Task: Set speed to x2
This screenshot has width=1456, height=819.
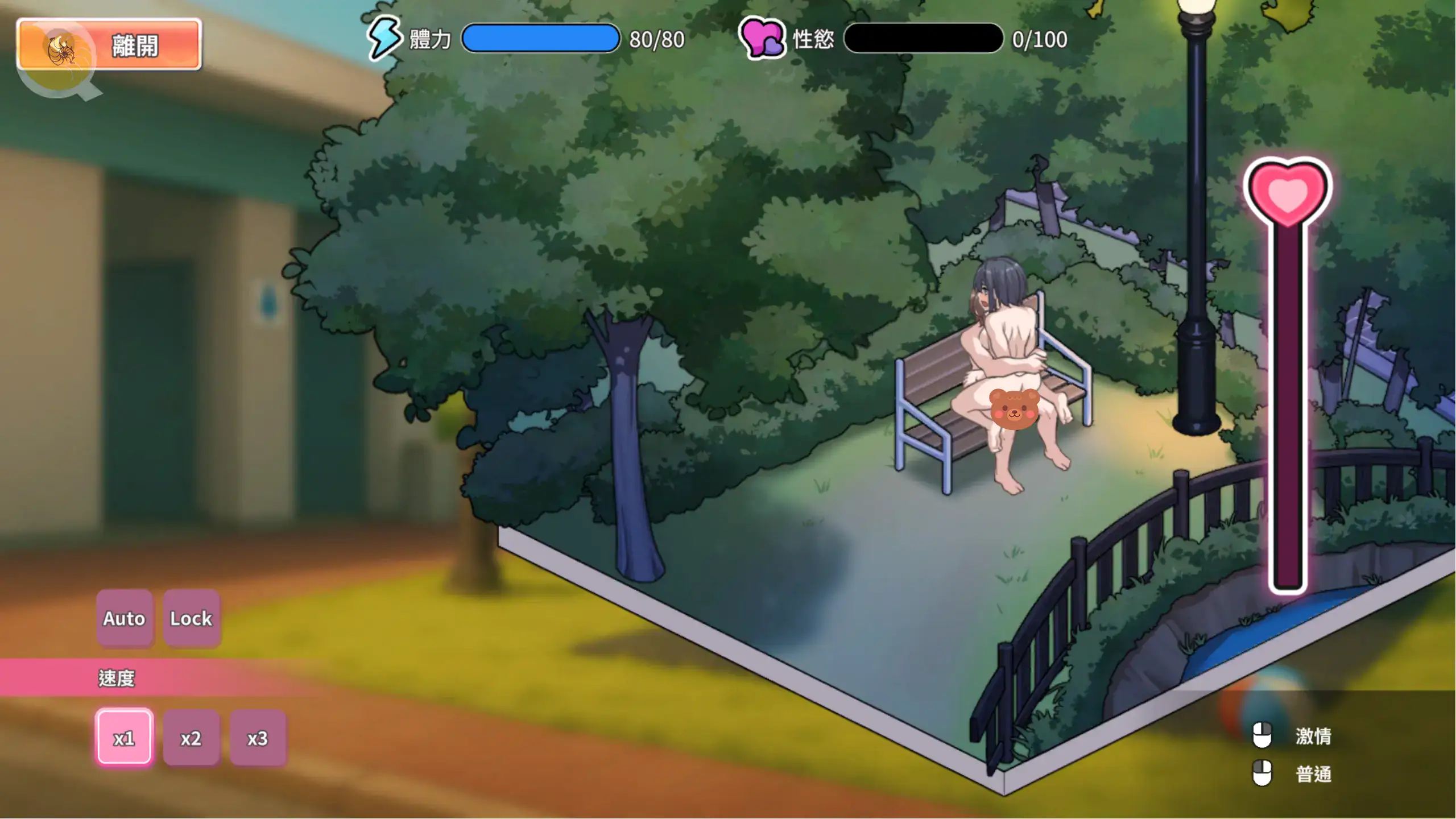Action: [x=191, y=738]
